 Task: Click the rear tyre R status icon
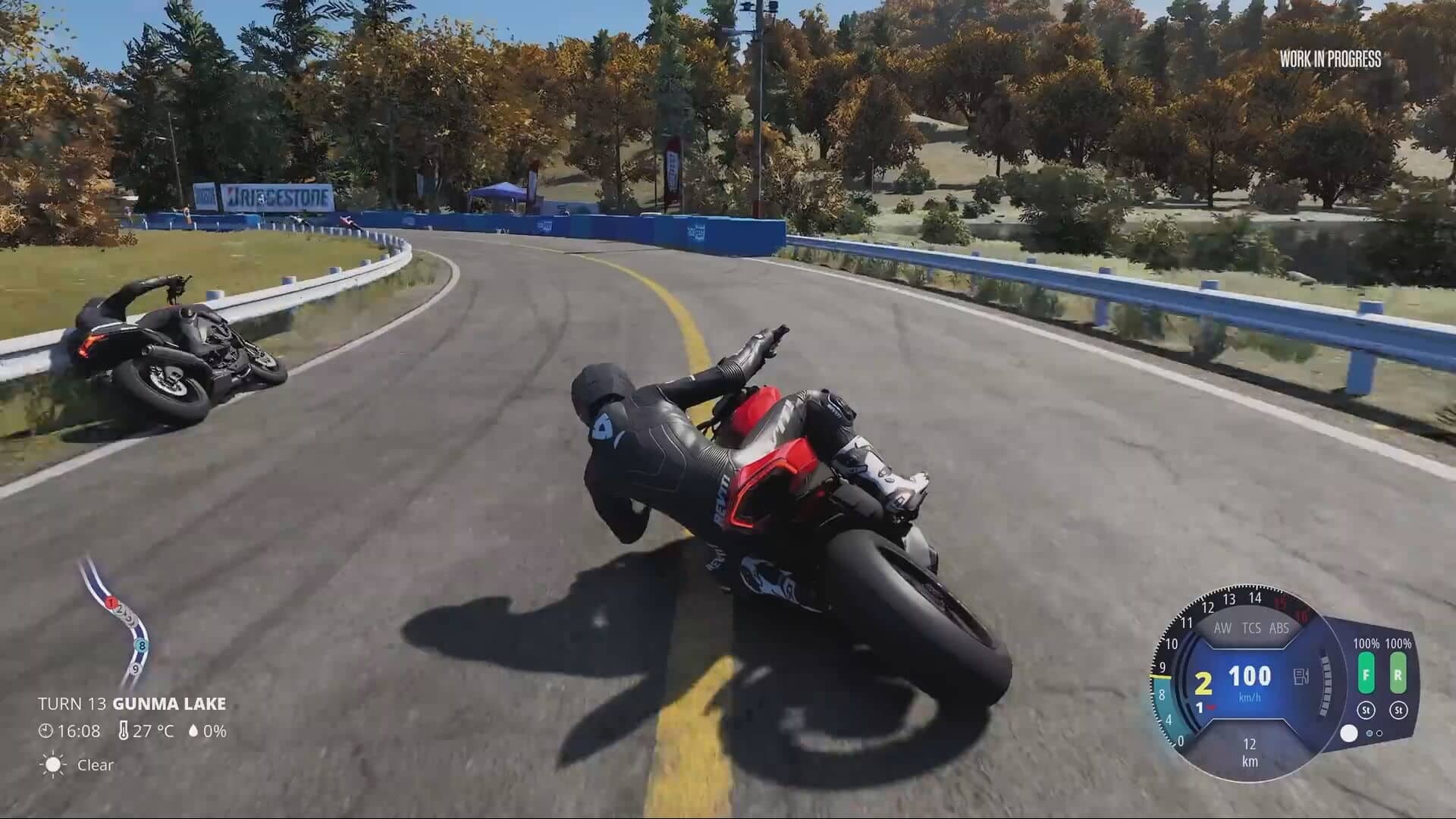(x=1398, y=674)
